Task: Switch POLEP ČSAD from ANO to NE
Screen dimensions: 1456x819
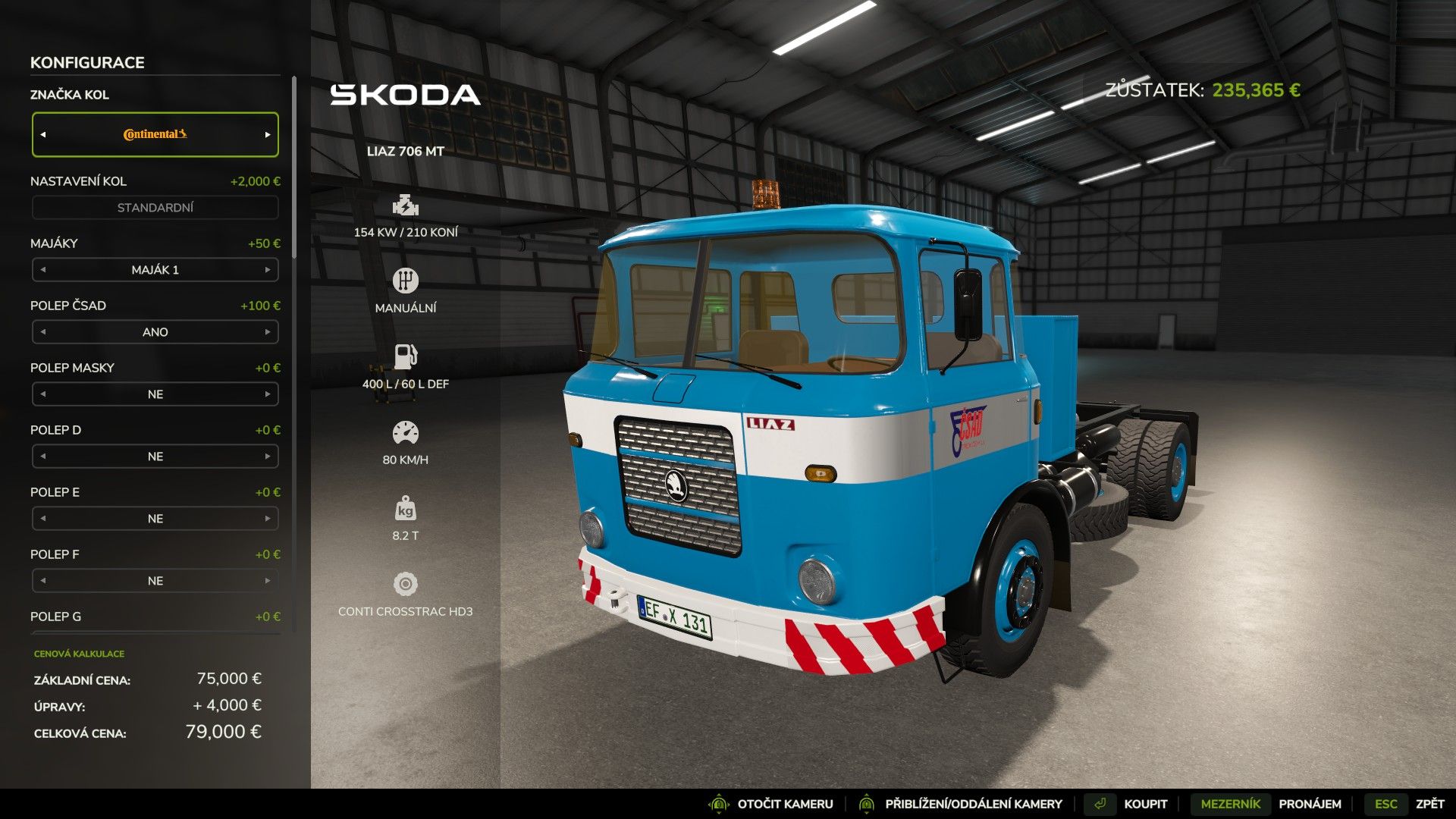Action: coord(268,331)
